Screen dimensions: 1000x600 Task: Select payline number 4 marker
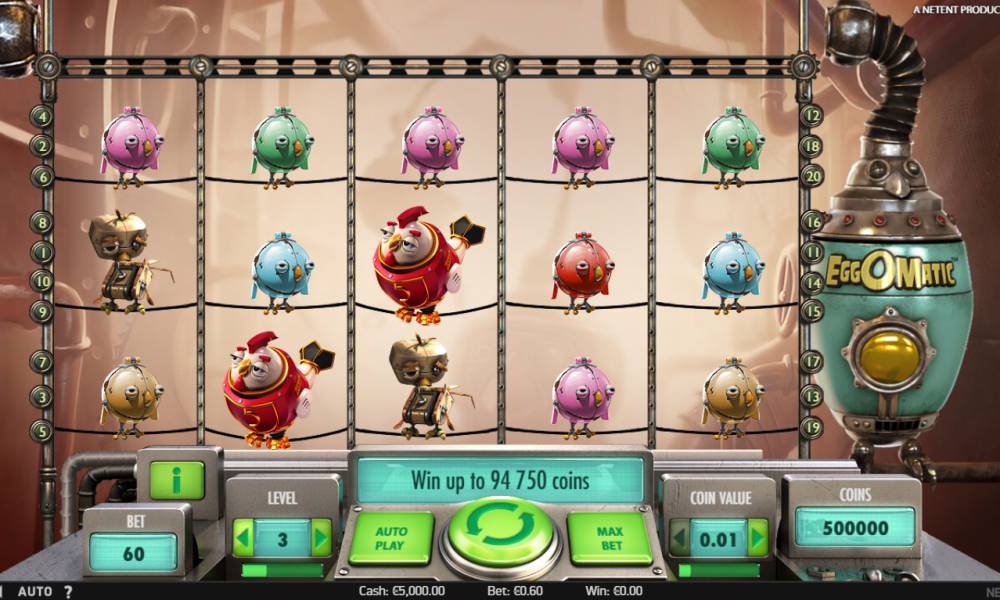(42, 116)
